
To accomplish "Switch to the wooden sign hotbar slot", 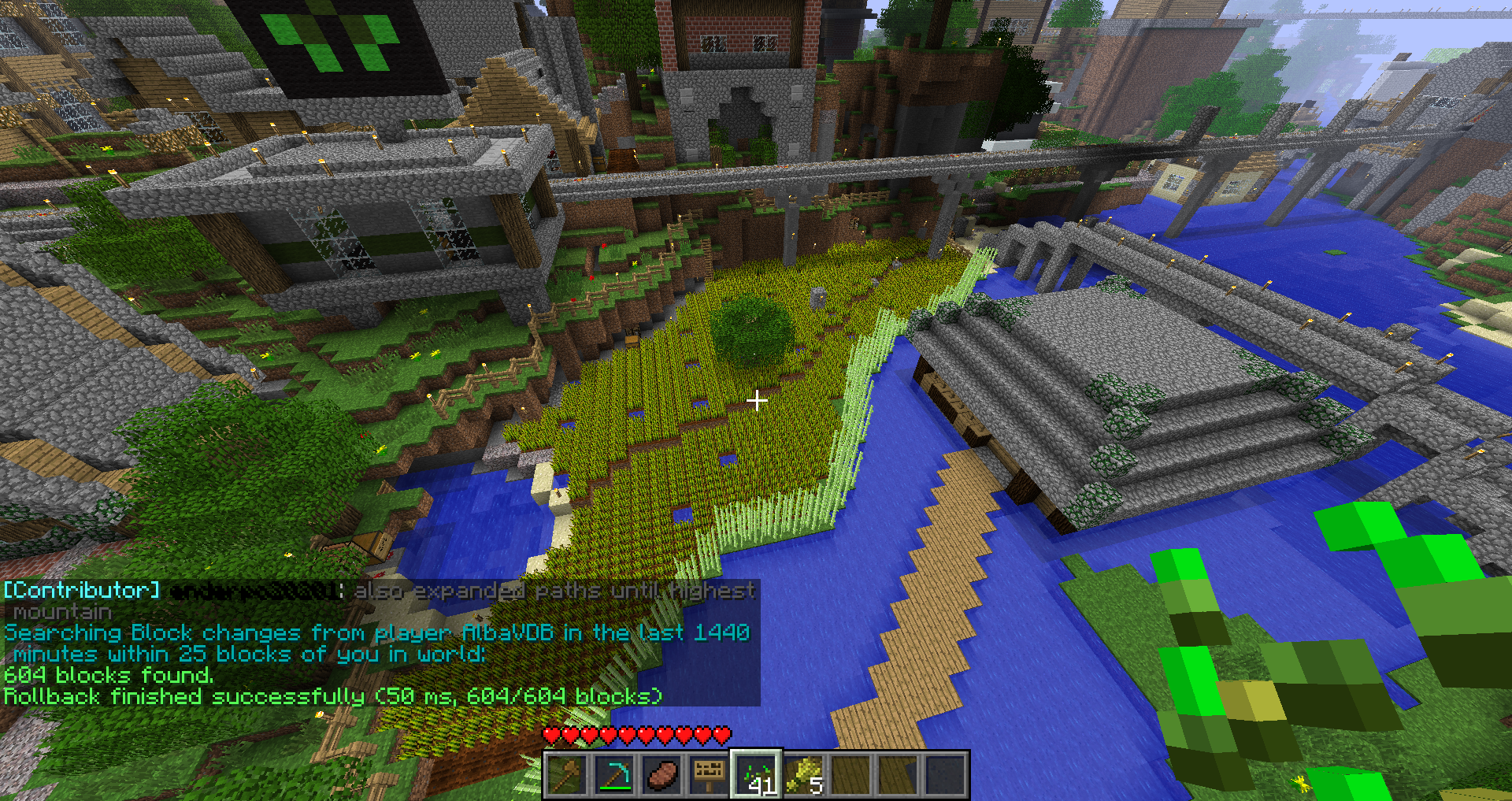I will click(x=709, y=775).
